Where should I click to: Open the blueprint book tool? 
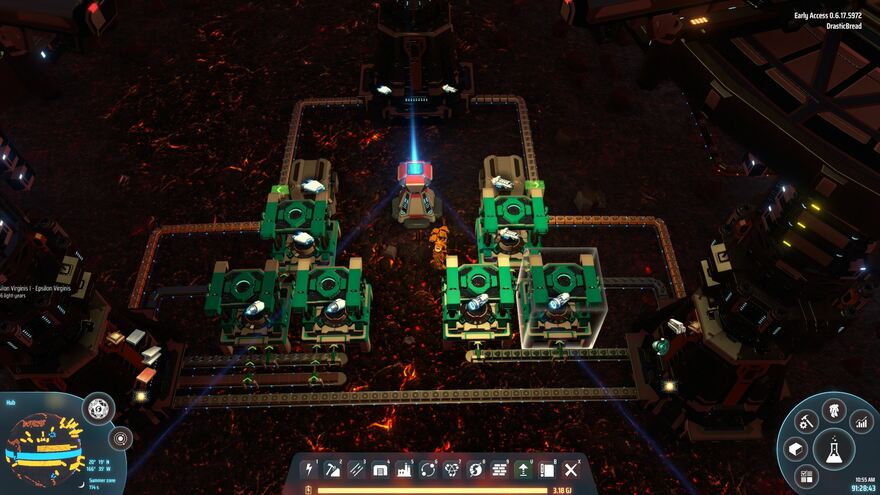pyautogui.click(x=547, y=469)
